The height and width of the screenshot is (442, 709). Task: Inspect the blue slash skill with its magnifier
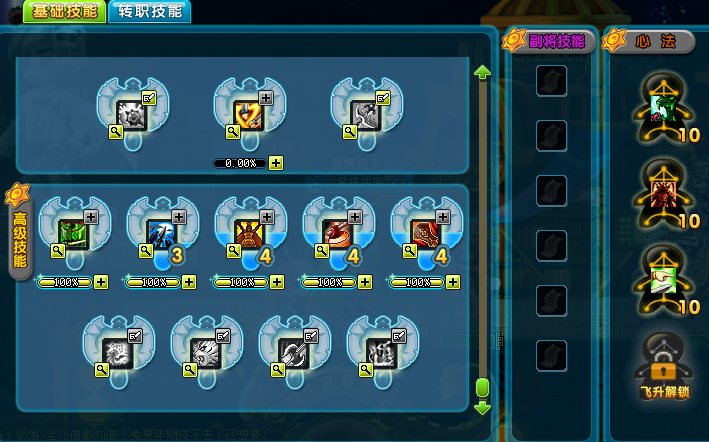tap(145, 253)
